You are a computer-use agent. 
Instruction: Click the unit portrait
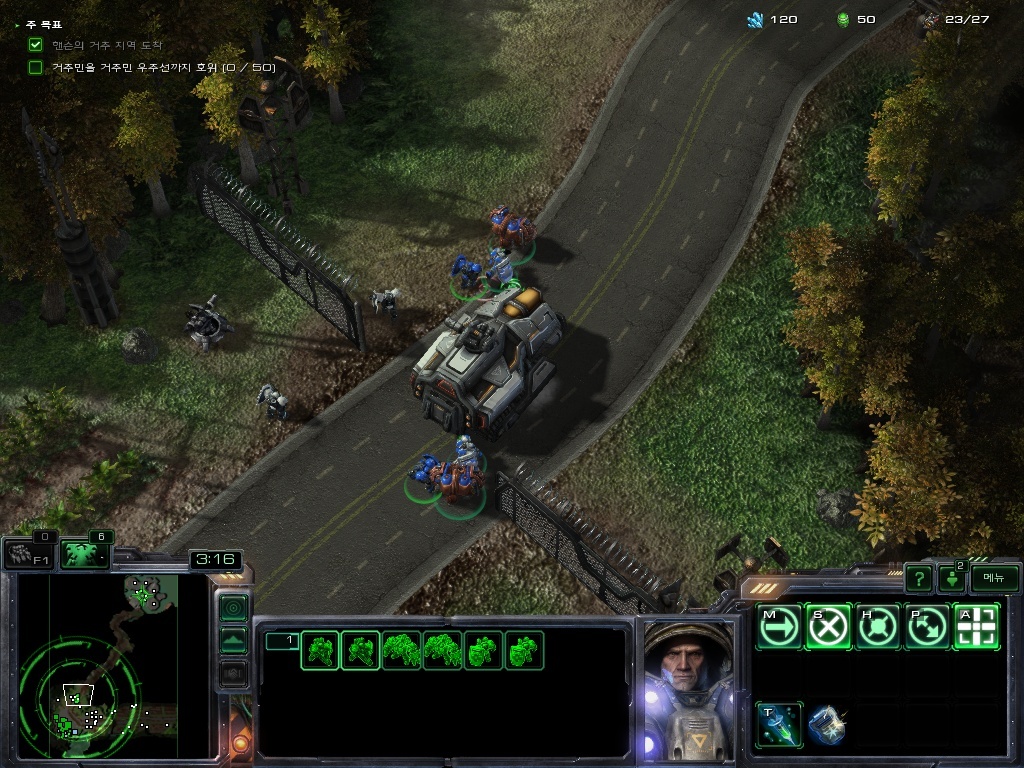pyautogui.click(x=688, y=688)
